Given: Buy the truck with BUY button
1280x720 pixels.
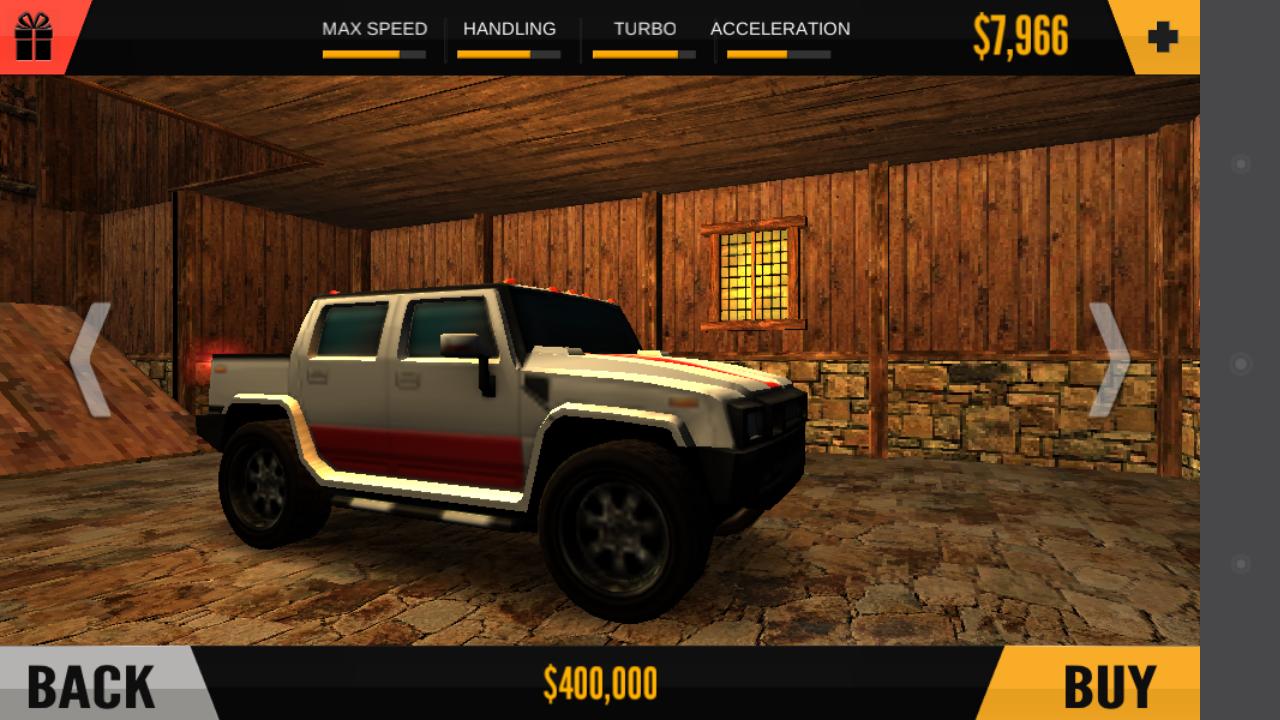Looking at the screenshot, I should (1108, 685).
